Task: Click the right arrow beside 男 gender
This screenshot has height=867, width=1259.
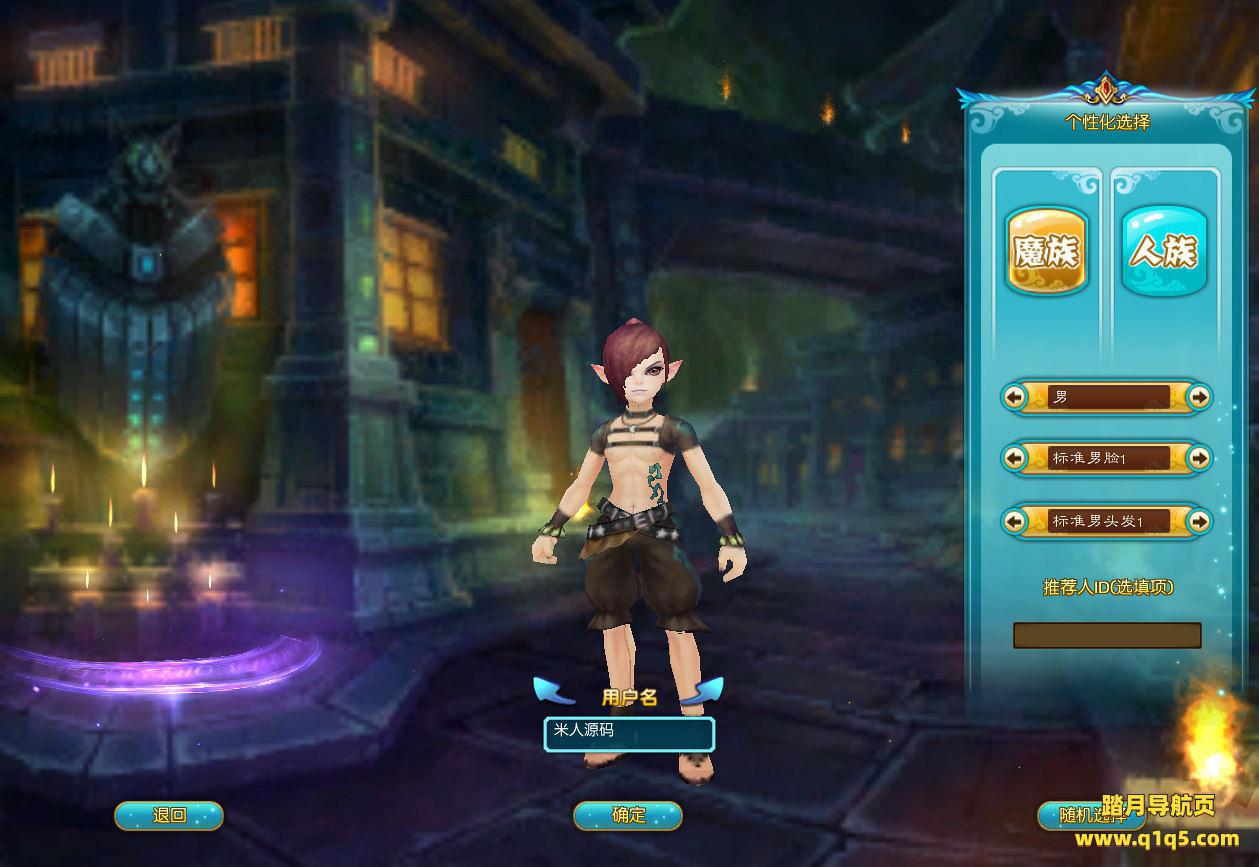Action: [1199, 398]
